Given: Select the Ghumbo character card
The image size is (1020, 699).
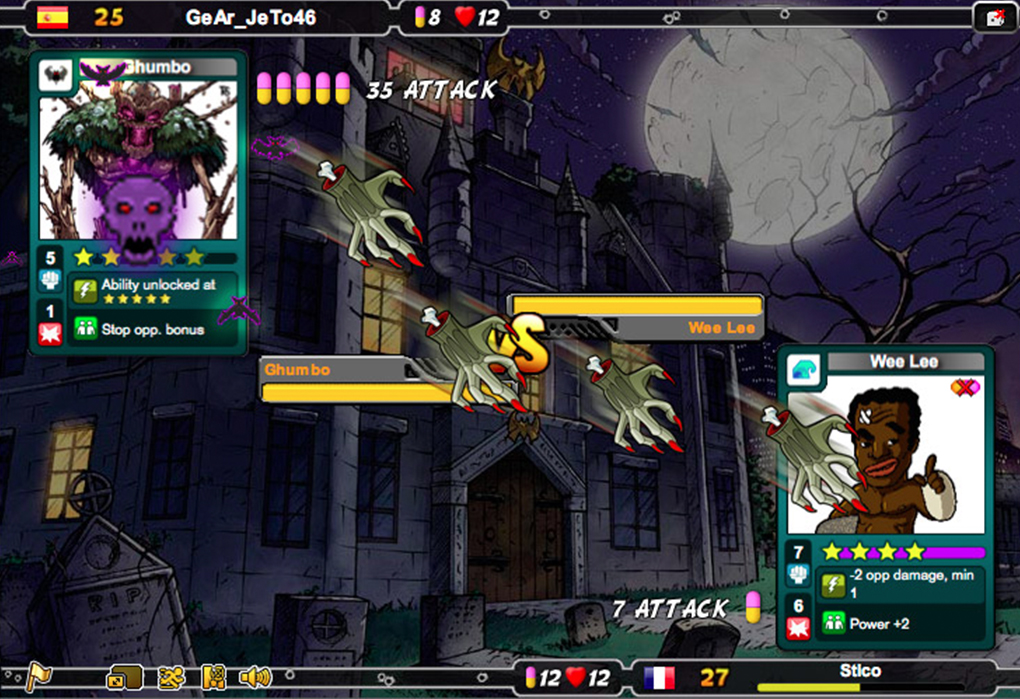Looking at the screenshot, I should point(139,160).
